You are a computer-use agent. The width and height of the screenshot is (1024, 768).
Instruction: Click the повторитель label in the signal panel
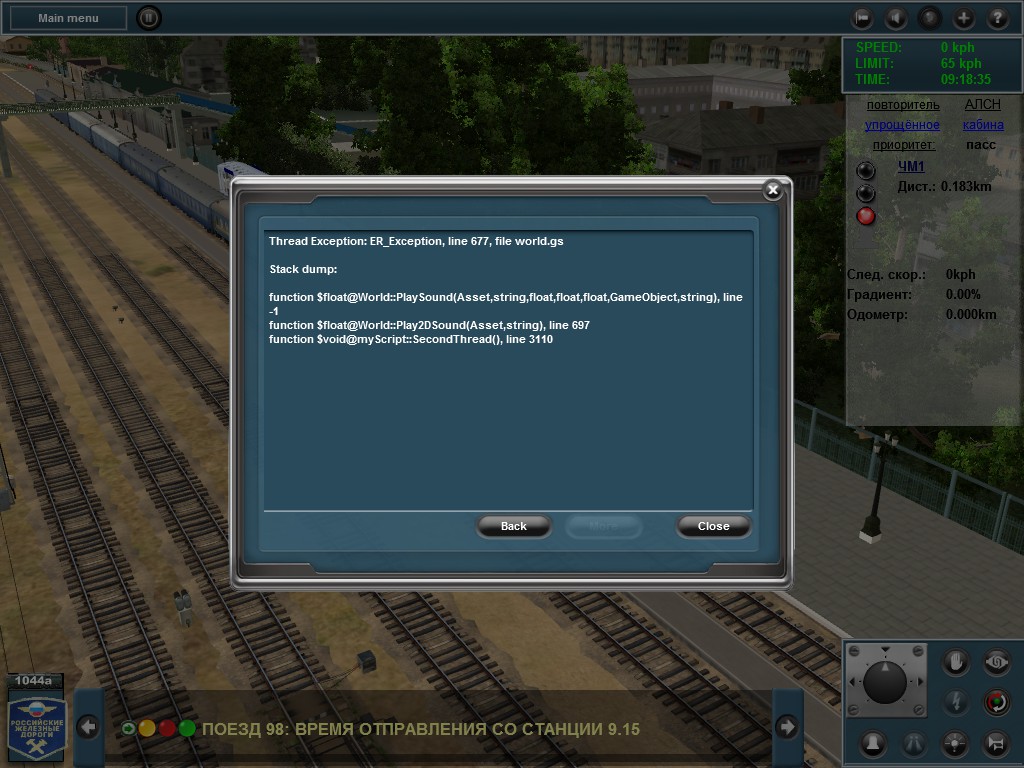coord(903,105)
